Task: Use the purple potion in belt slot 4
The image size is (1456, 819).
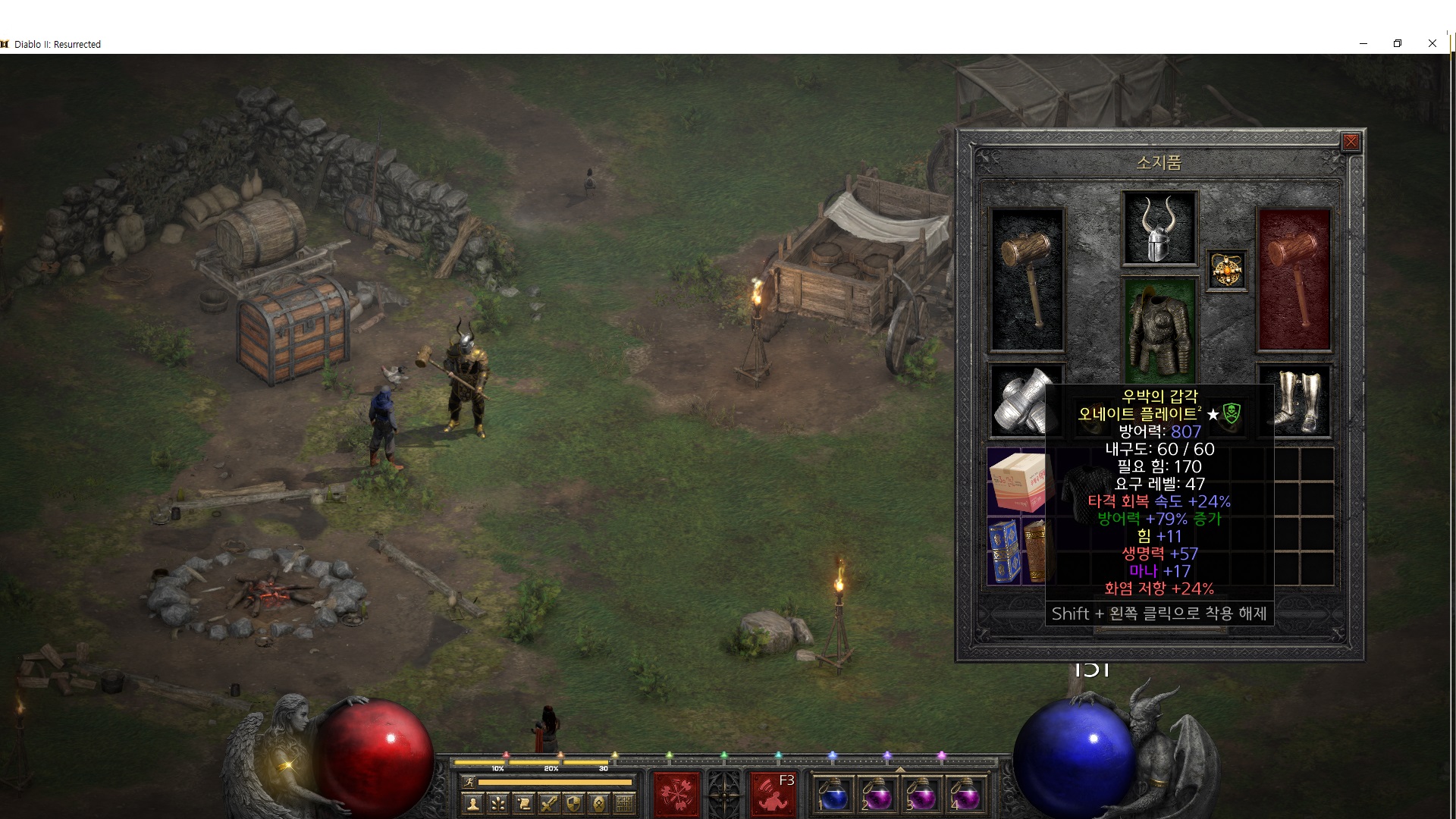Action: pyautogui.click(x=965, y=796)
